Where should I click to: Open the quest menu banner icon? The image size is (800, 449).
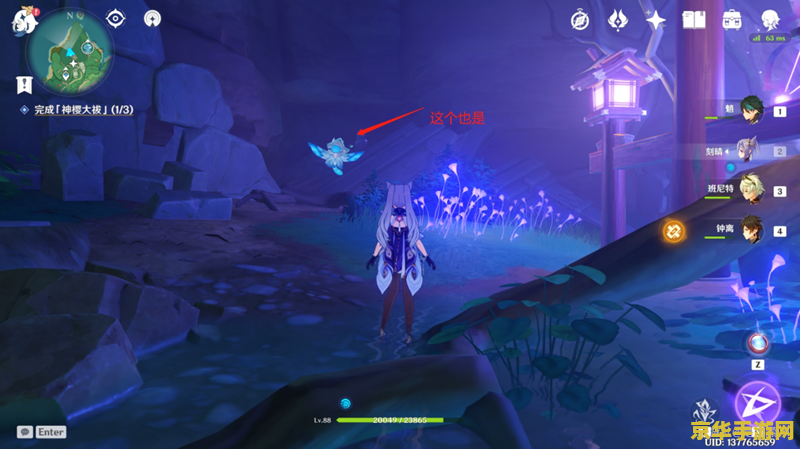24,84
